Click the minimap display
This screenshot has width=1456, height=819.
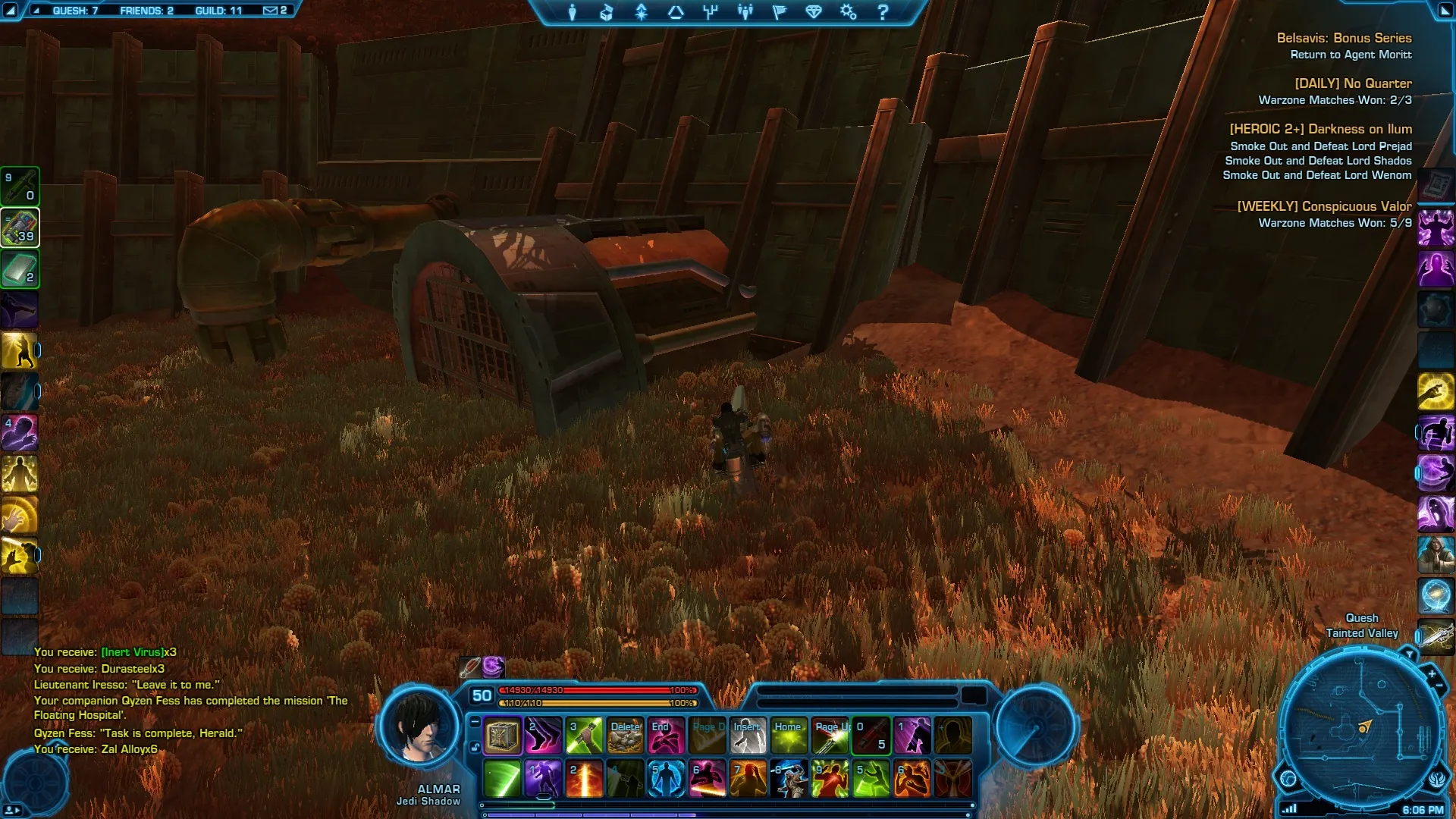1357,728
